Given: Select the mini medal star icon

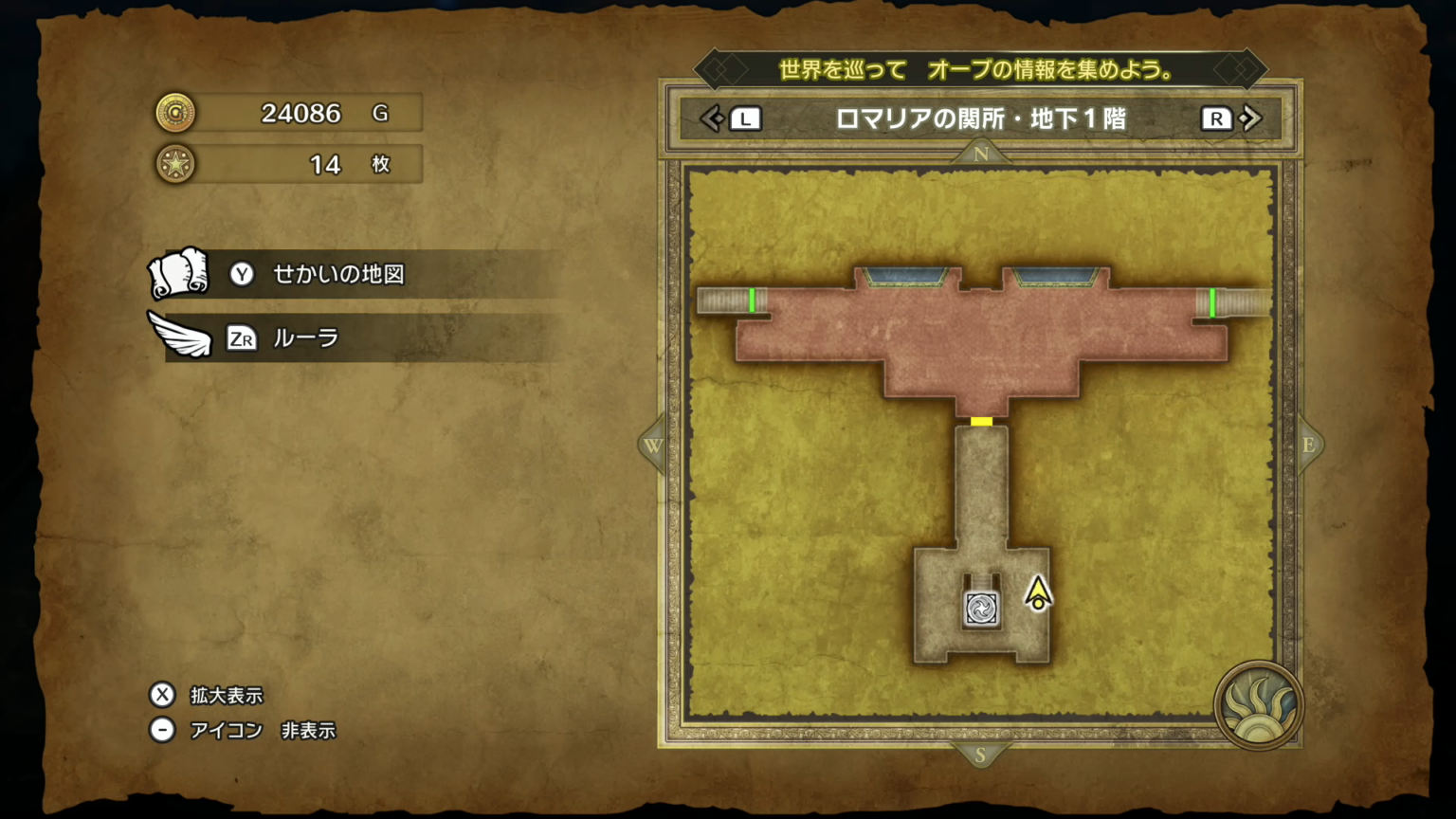Looking at the screenshot, I should 176,164.
